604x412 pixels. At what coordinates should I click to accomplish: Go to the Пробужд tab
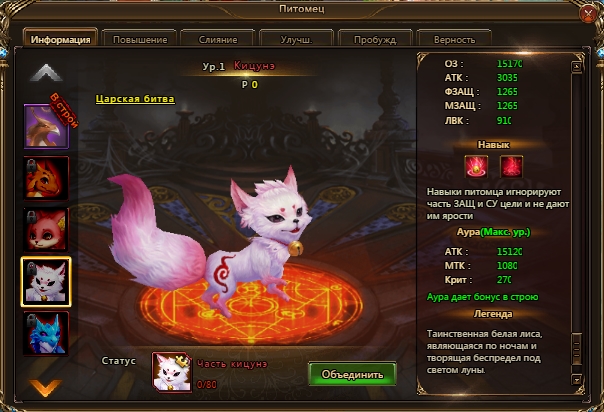(x=375, y=39)
